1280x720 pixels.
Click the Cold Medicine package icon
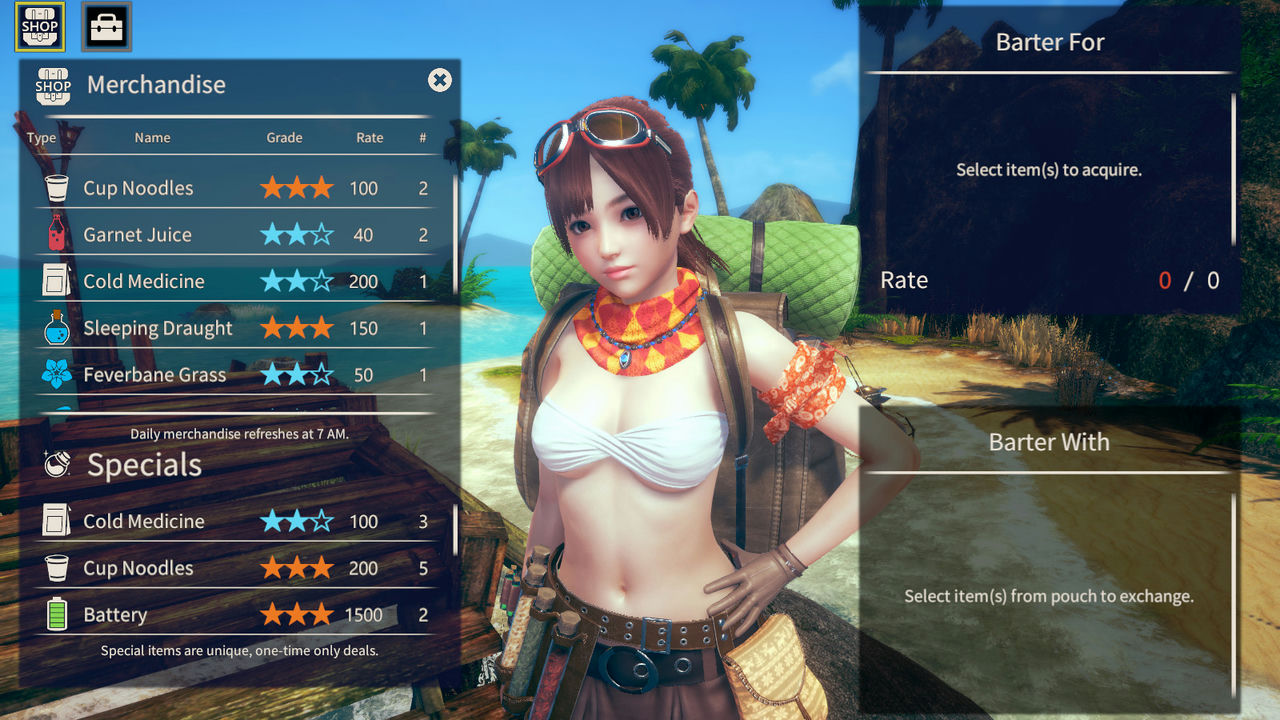click(x=55, y=281)
